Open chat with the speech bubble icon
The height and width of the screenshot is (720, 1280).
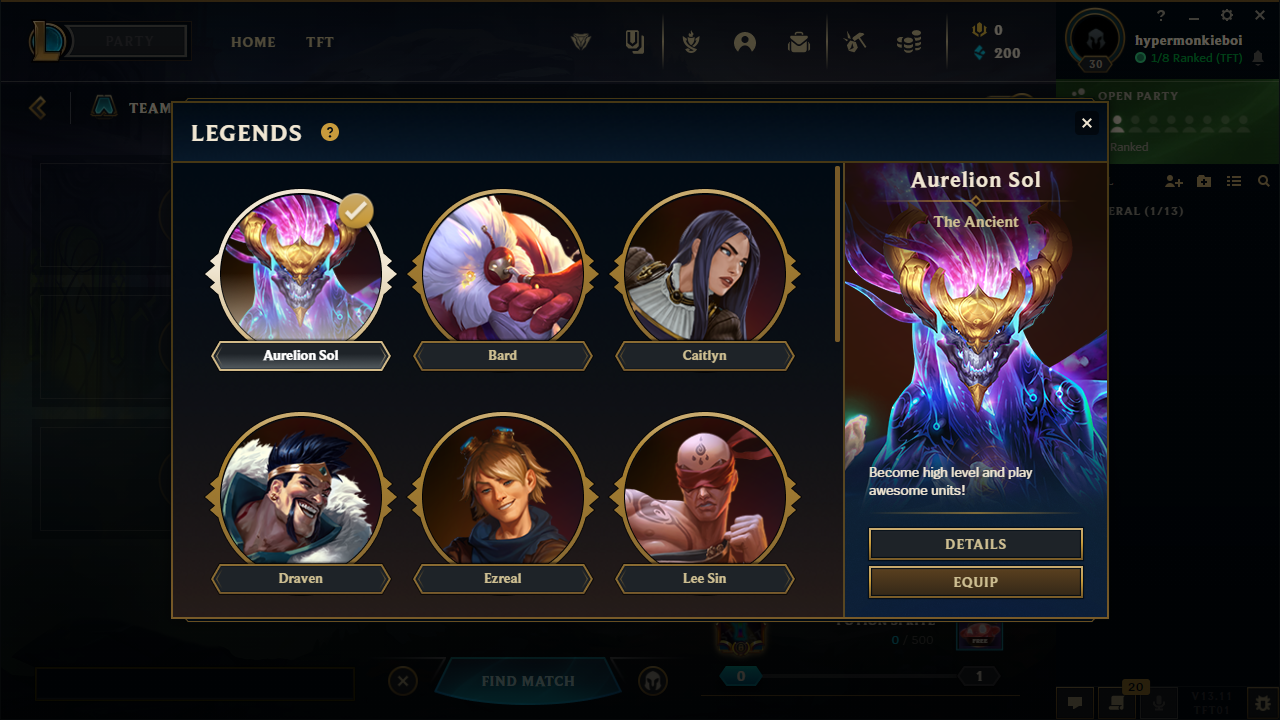pyautogui.click(x=1075, y=702)
